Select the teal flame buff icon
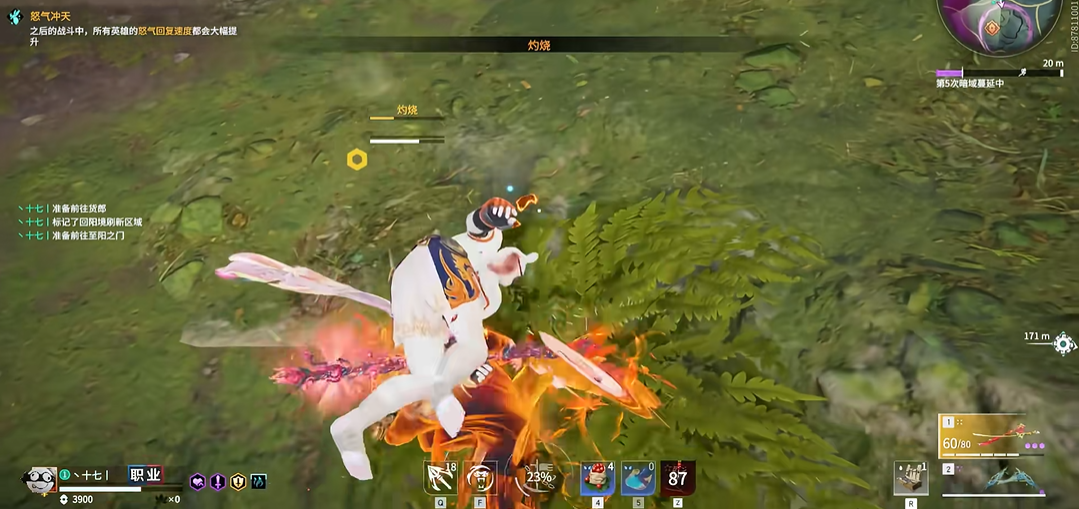 click(x=258, y=482)
